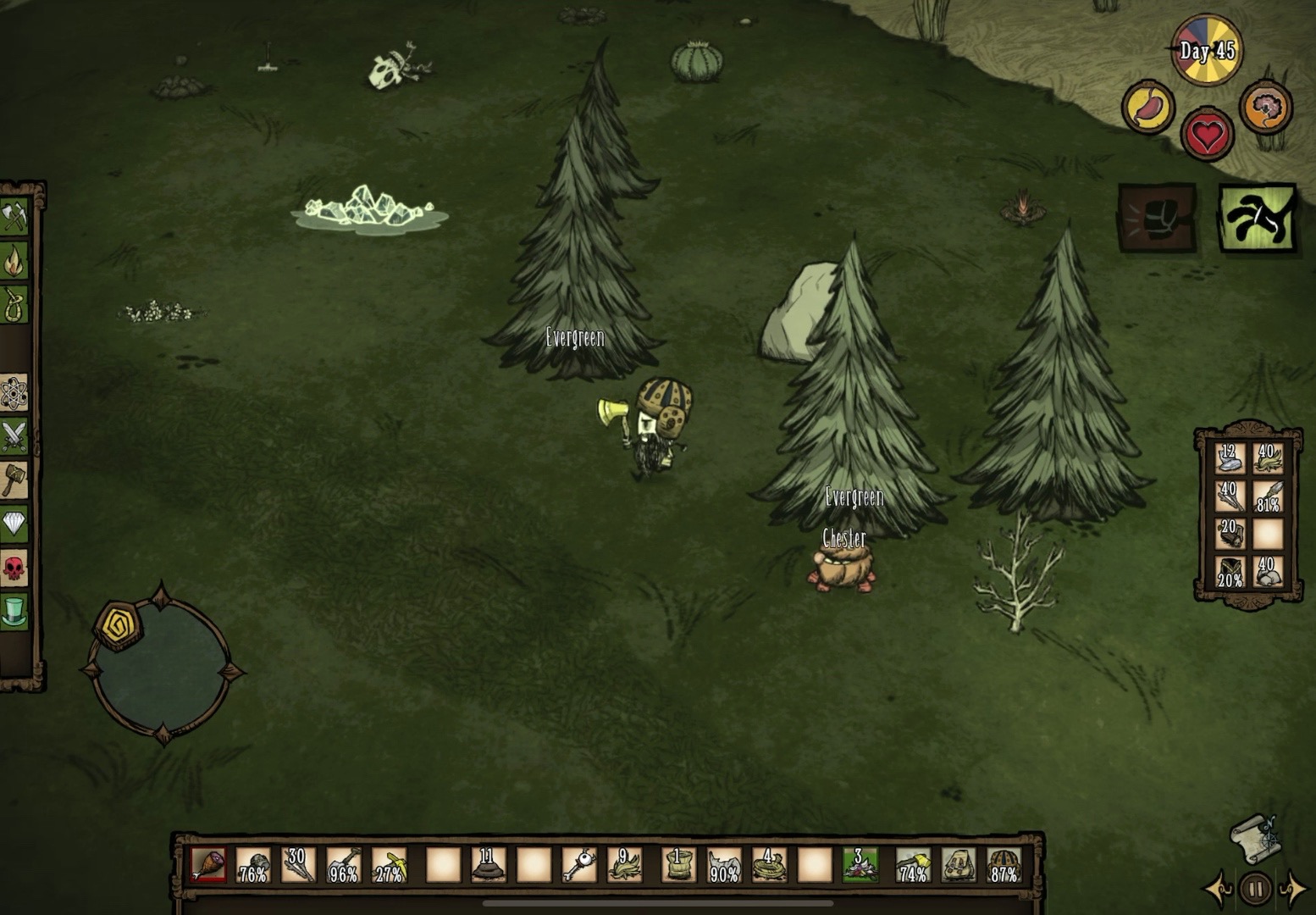Select the golden pickaxe at 27%
The height and width of the screenshot is (915, 1316).
coord(390,865)
